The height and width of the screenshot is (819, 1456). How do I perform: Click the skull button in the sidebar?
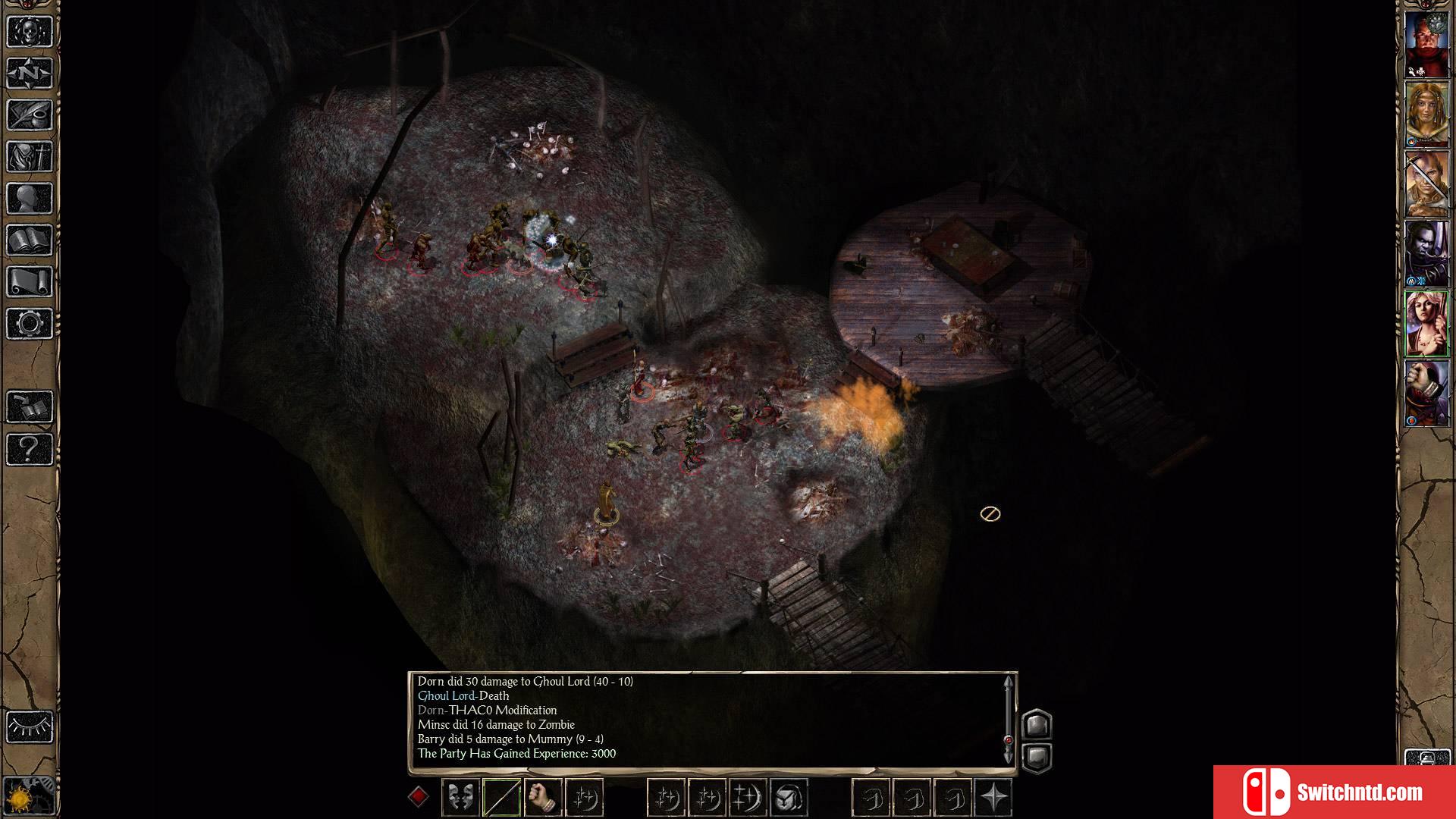pos(30,32)
